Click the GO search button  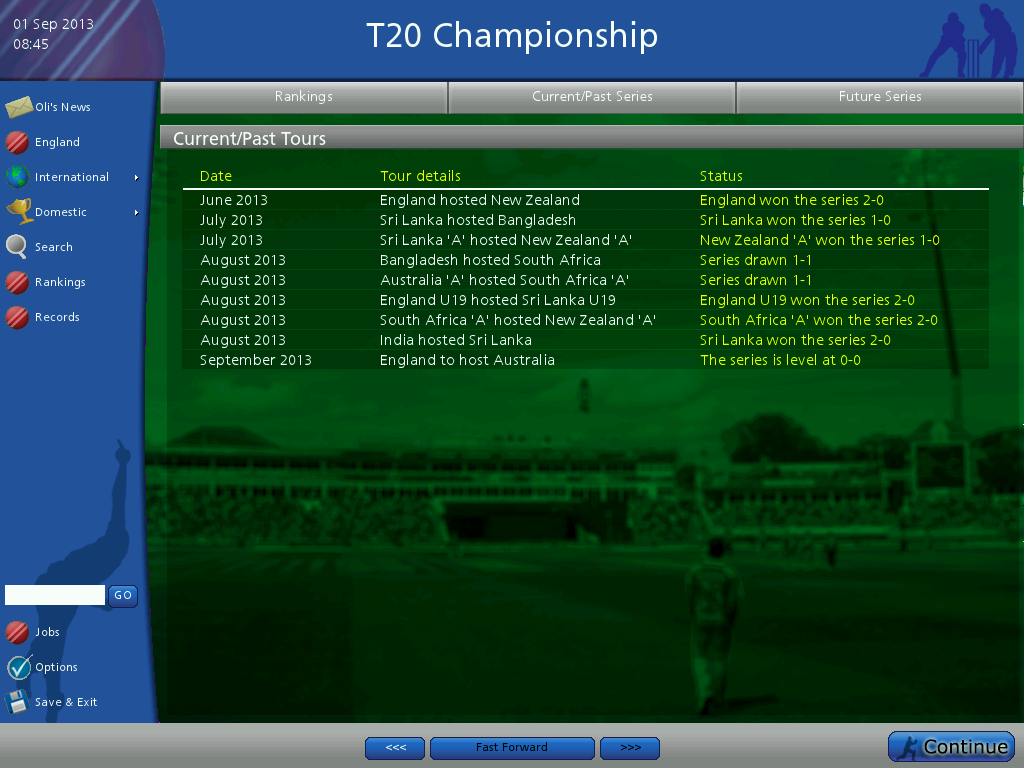123,595
